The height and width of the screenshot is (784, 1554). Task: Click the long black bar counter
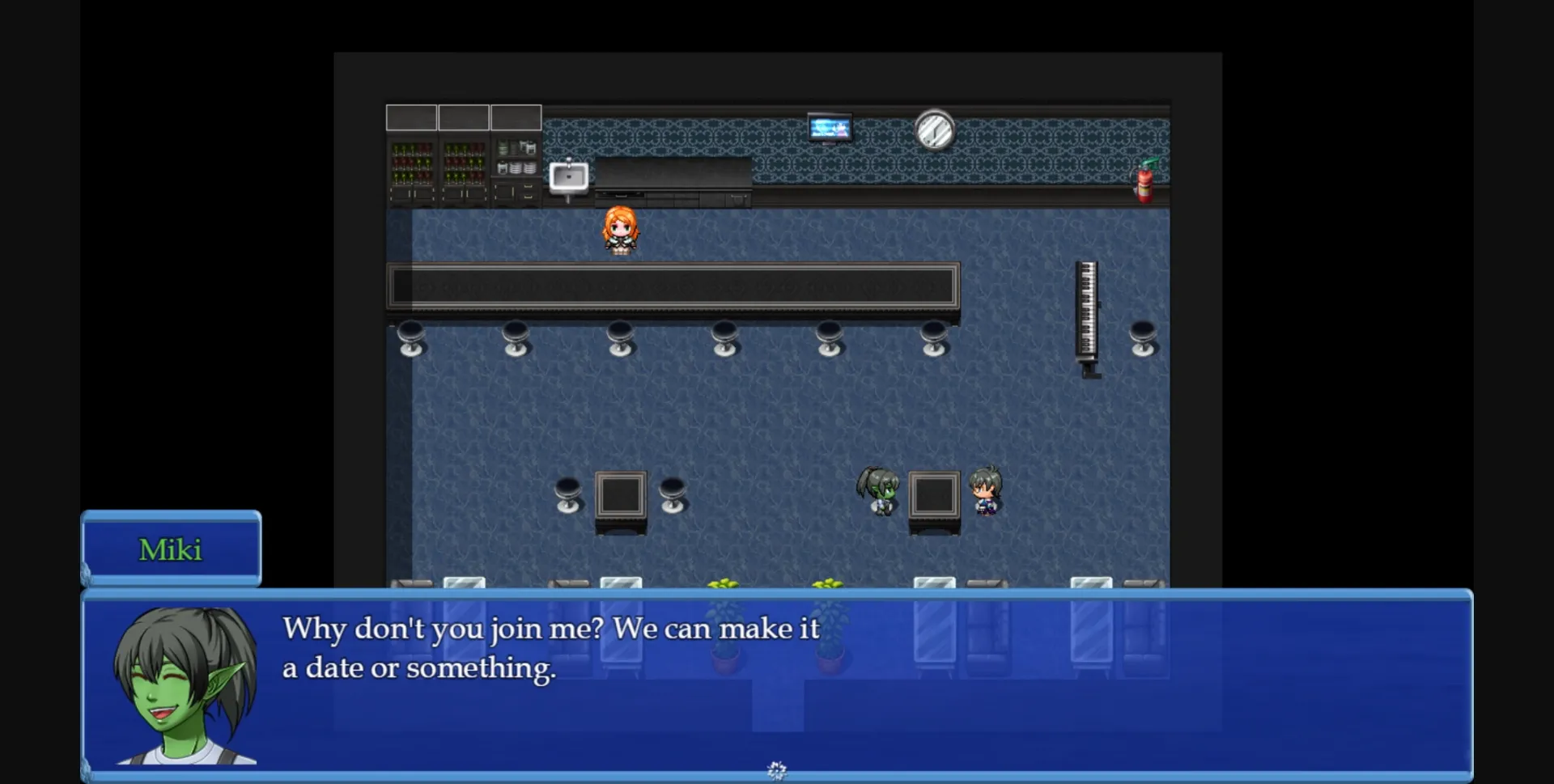click(672, 286)
